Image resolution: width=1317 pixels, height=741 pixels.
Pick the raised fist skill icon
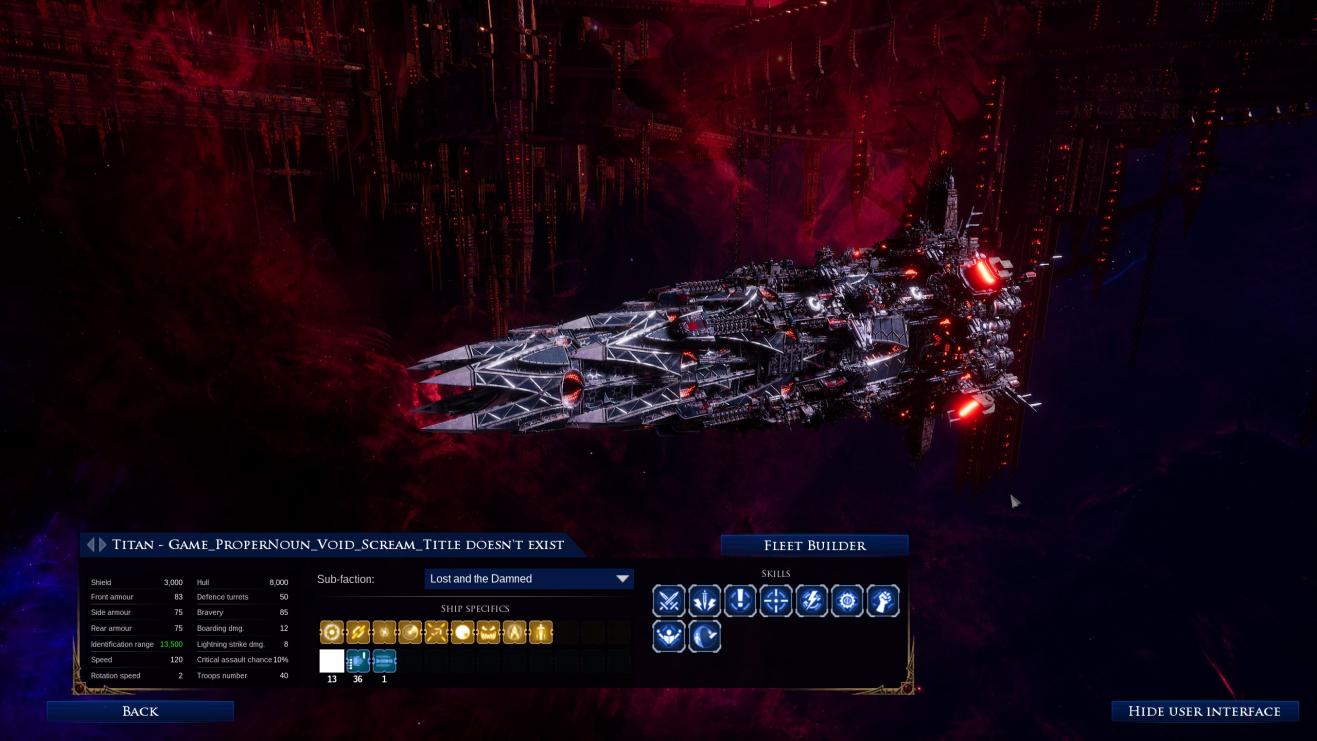point(883,601)
